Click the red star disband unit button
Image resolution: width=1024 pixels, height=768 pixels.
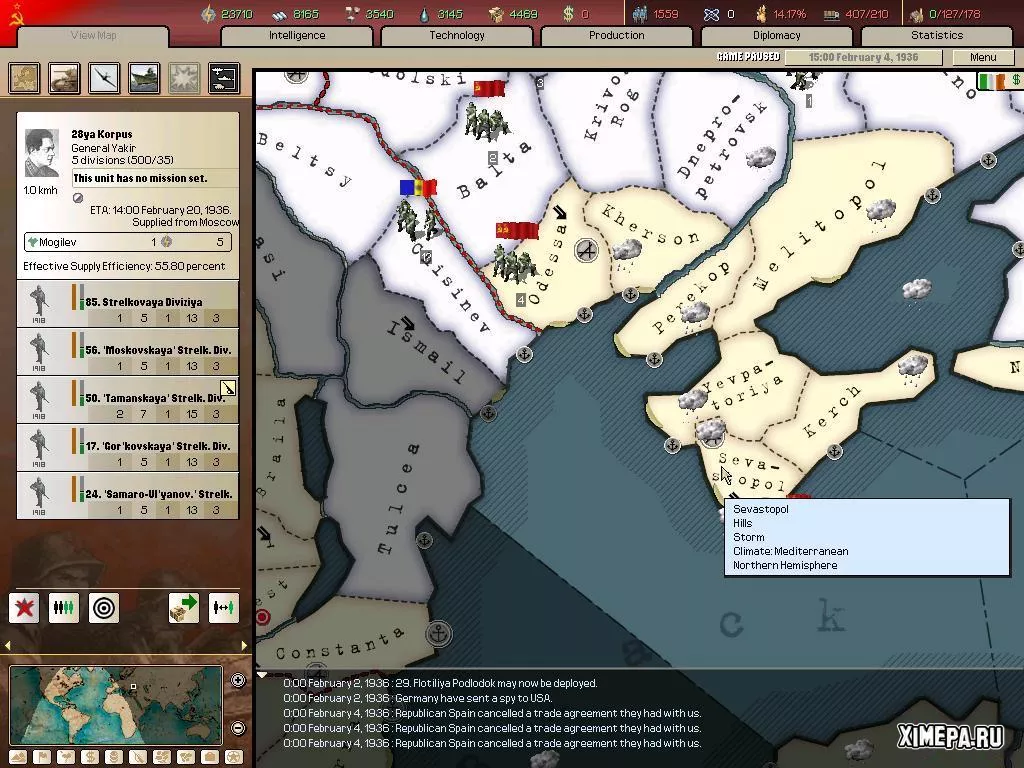[24, 607]
